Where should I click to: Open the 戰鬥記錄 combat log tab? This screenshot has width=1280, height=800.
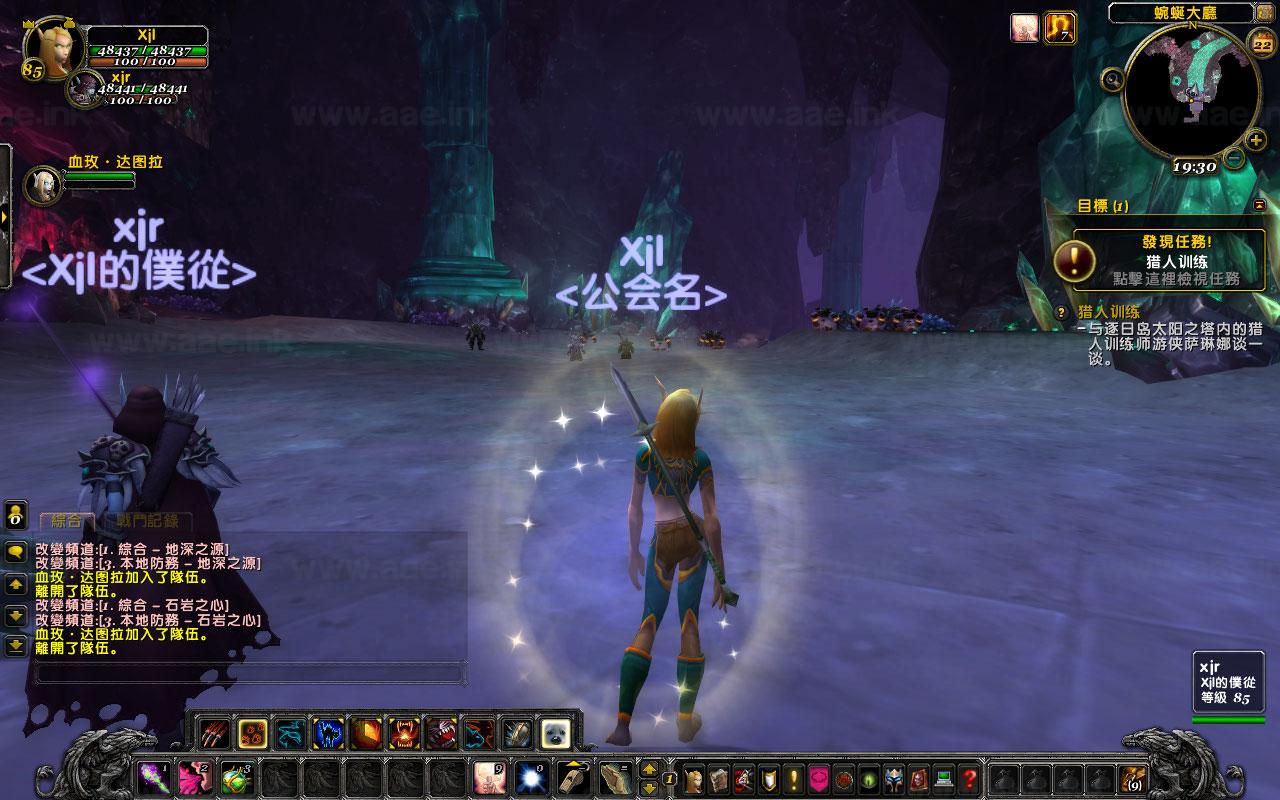147,521
